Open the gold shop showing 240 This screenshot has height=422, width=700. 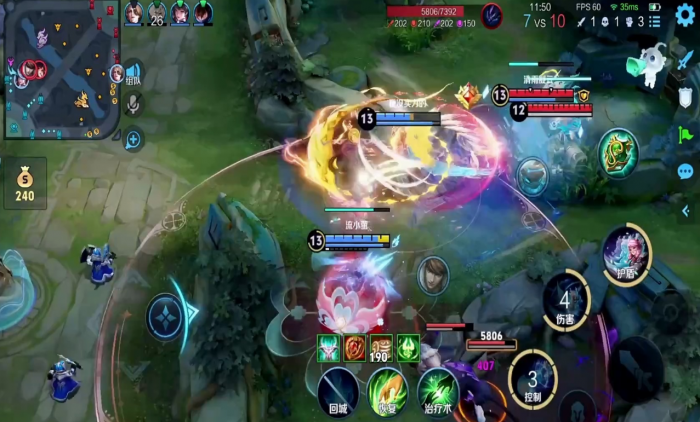pos(24,183)
